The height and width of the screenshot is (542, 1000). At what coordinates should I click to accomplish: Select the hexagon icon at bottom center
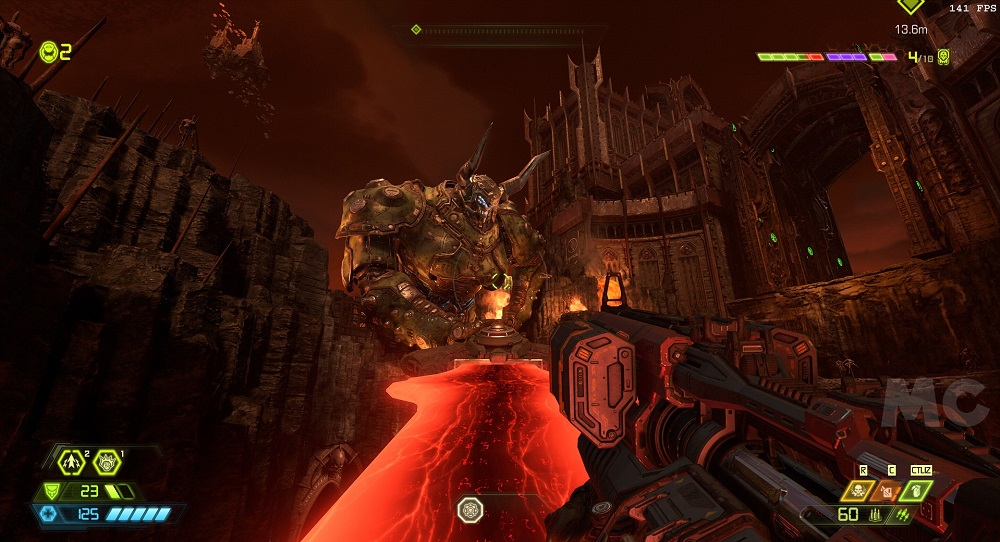click(470, 510)
